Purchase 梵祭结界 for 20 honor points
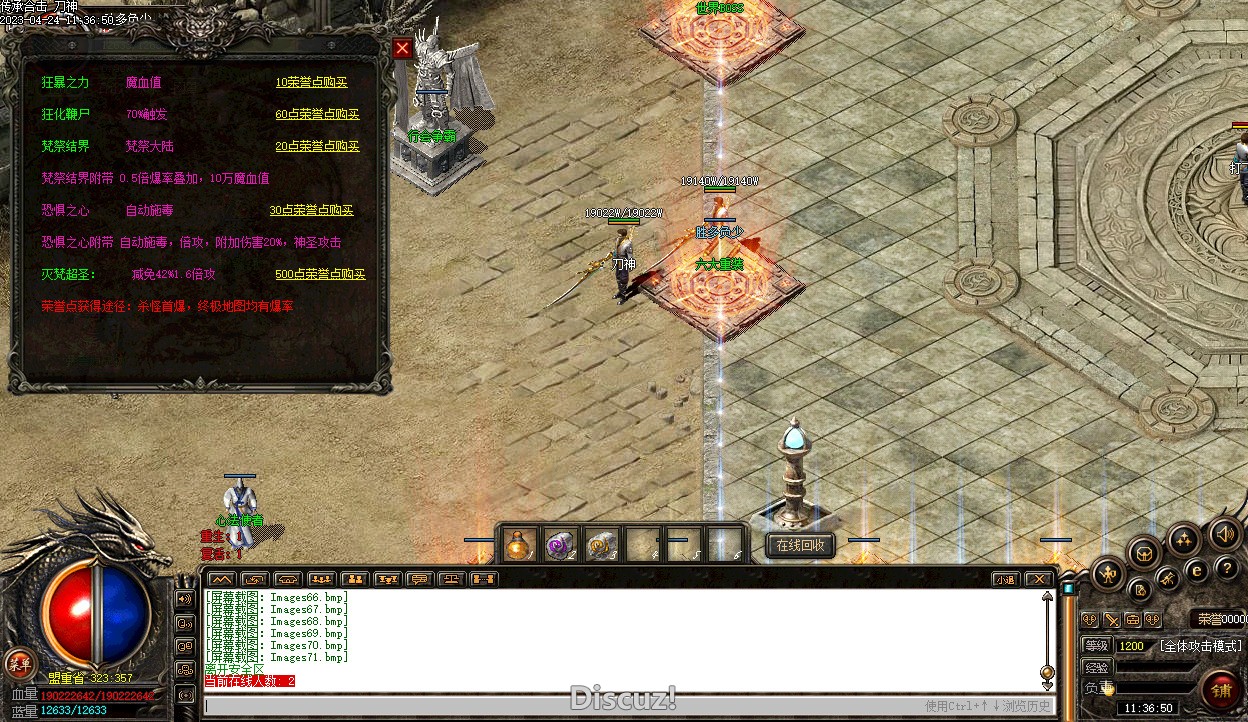1248x722 pixels. (x=317, y=146)
